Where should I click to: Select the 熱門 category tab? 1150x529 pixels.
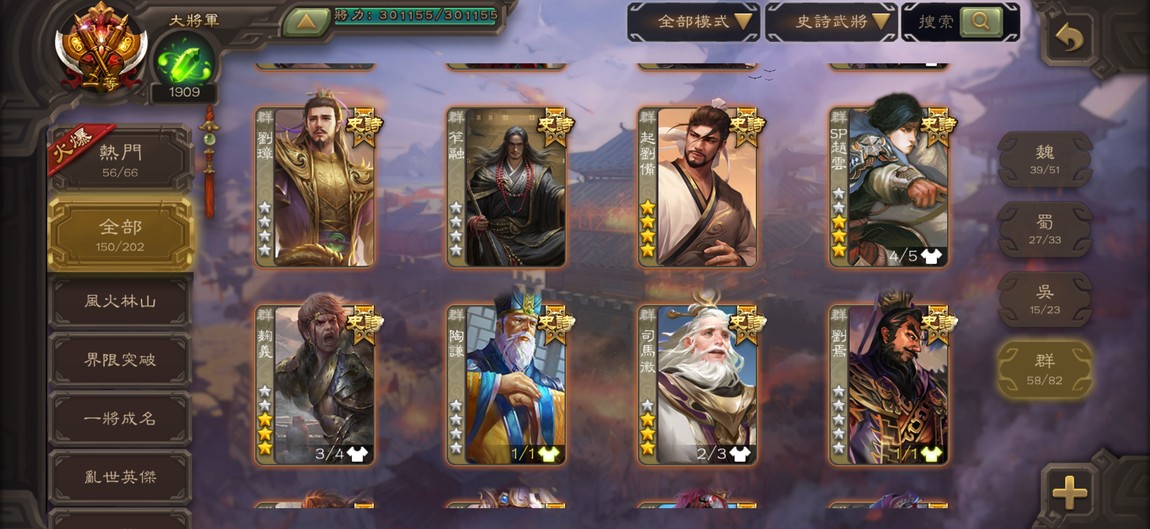(120, 160)
